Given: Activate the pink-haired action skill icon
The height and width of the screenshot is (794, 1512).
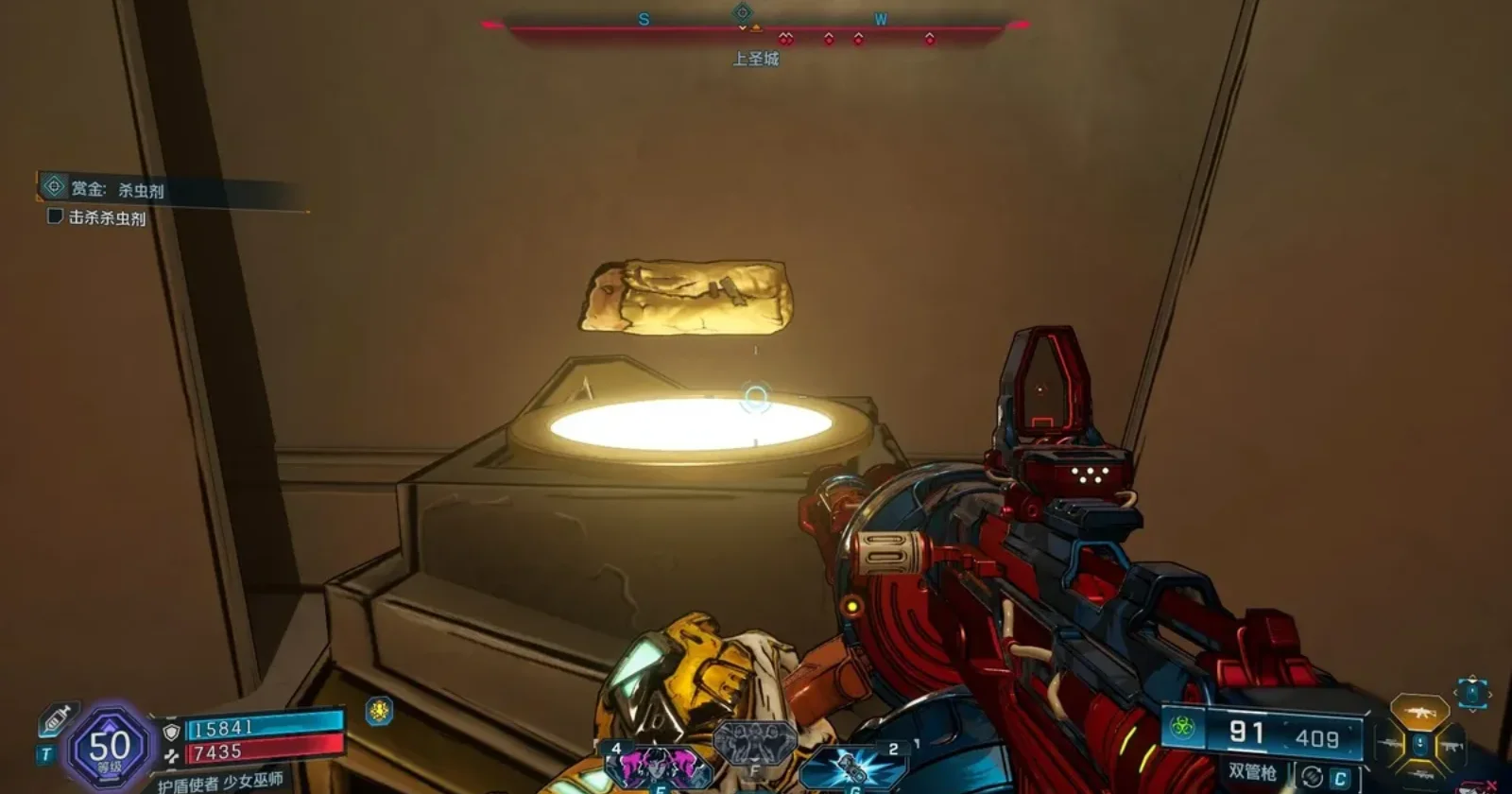Looking at the screenshot, I should [658, 766].
